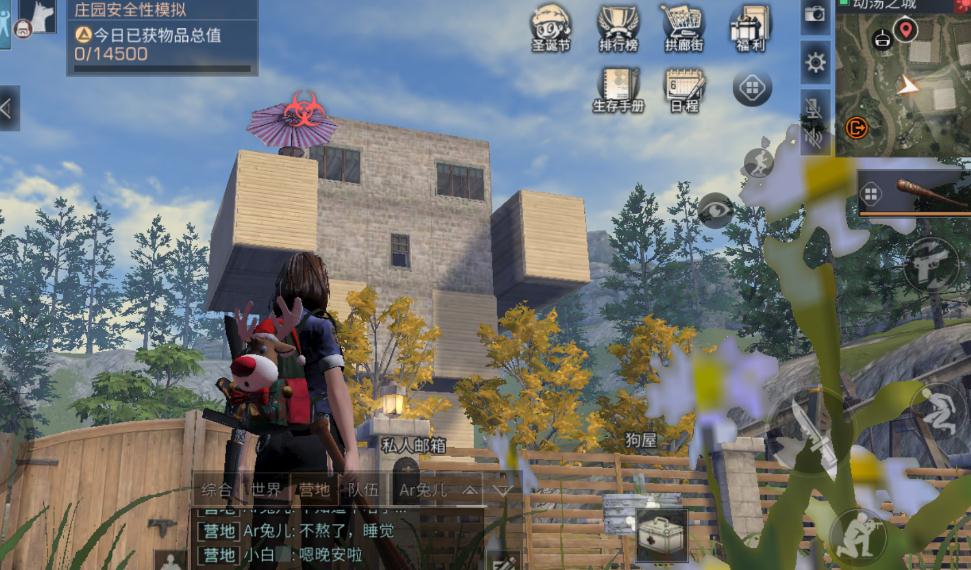Open the camera screenshot mode

pos(815,14)
